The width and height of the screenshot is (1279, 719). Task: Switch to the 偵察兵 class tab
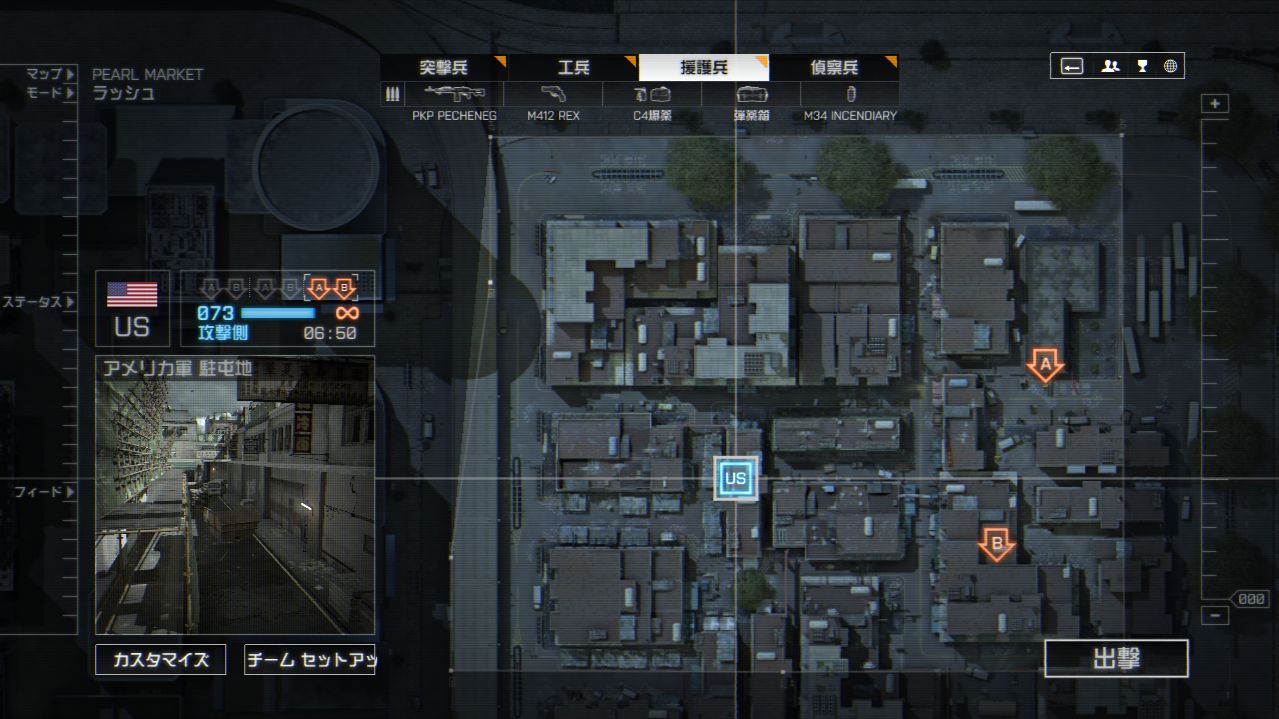click(834, 68)
